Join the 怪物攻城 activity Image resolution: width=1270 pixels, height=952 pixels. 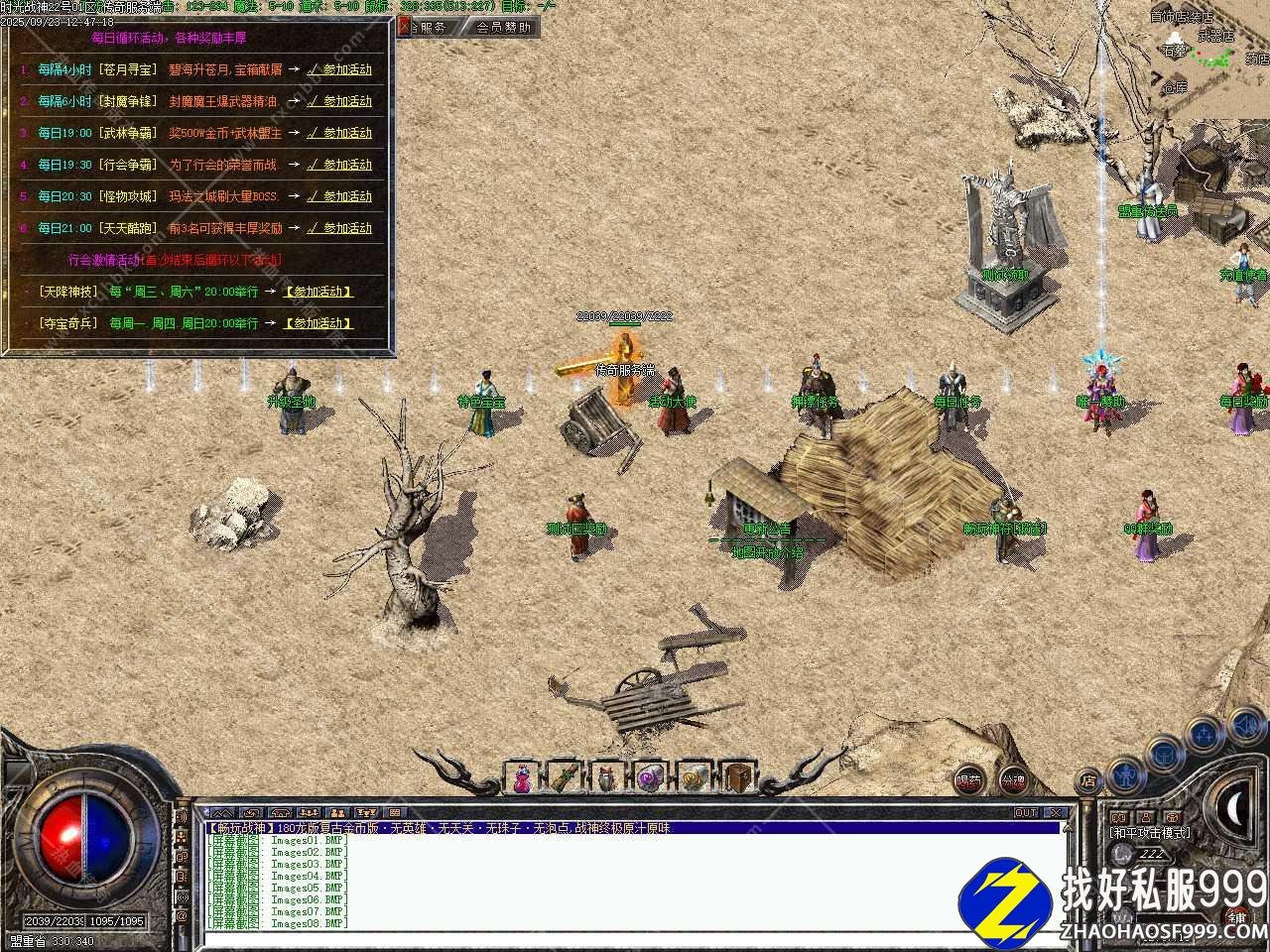pyautogui.click(x=339, y=196)
